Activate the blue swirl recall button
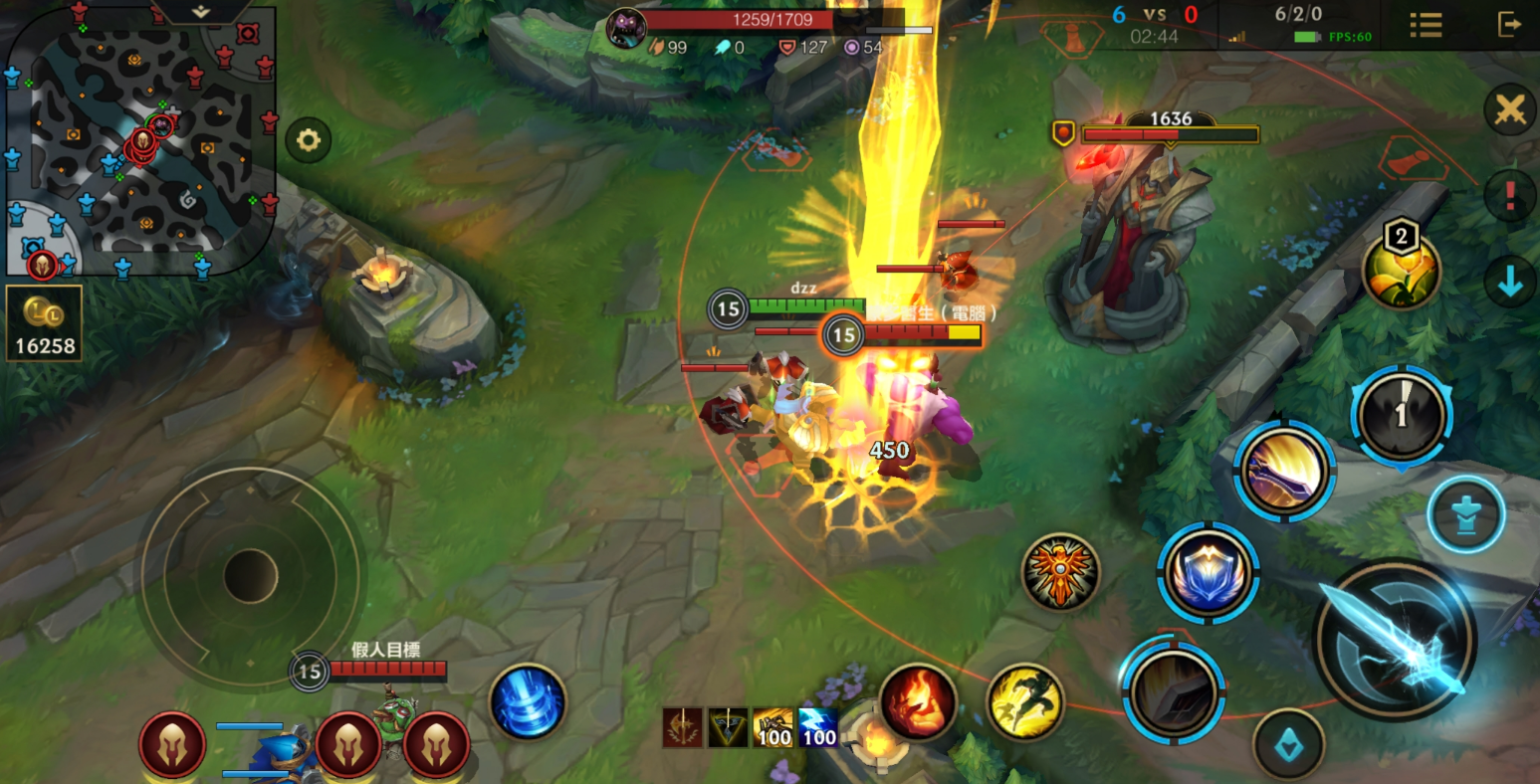Screen dimensions: 1540x784 coord(528,701)
